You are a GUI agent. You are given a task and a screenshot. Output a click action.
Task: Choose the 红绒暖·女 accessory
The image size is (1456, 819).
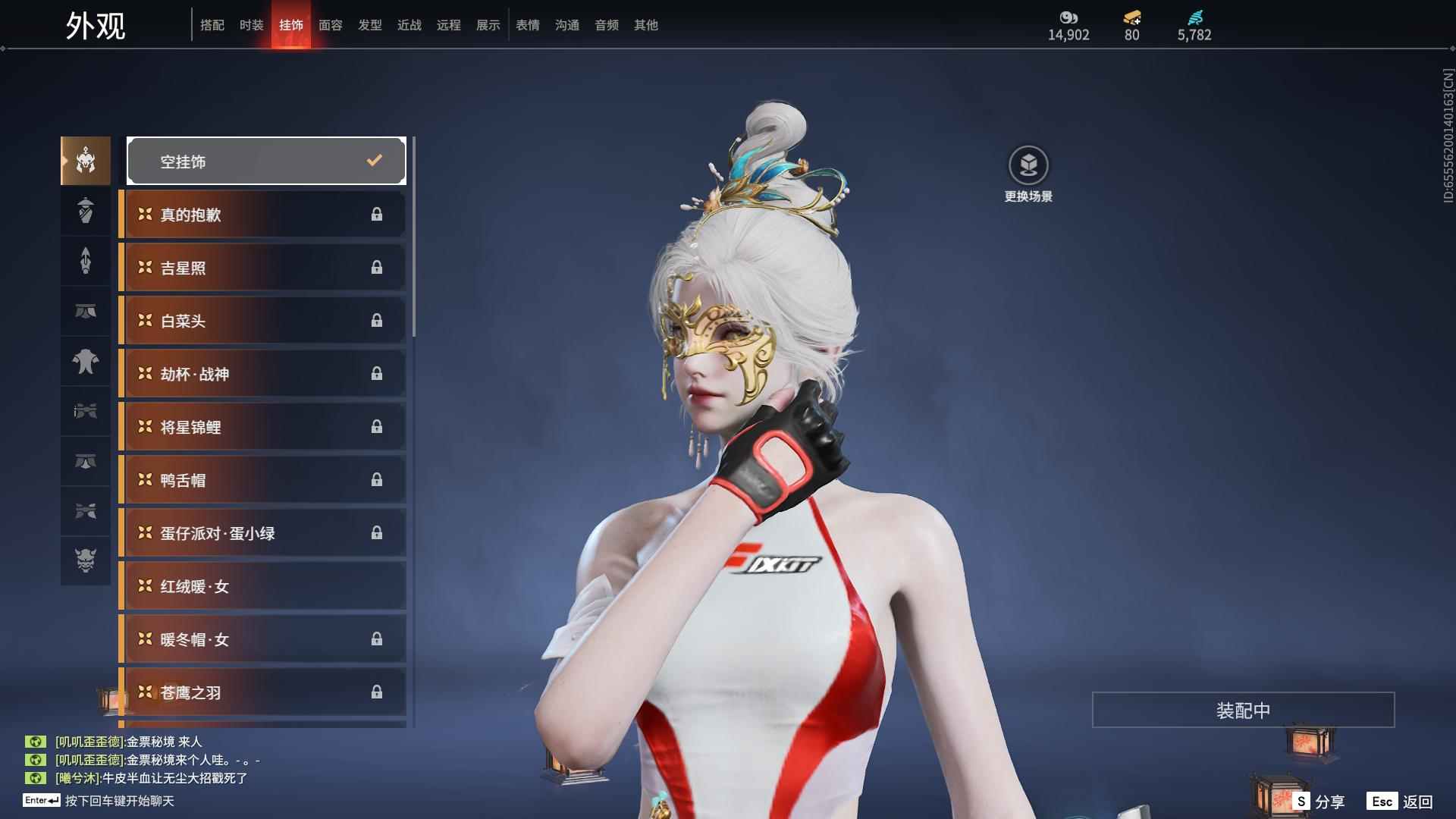(262, 586)
